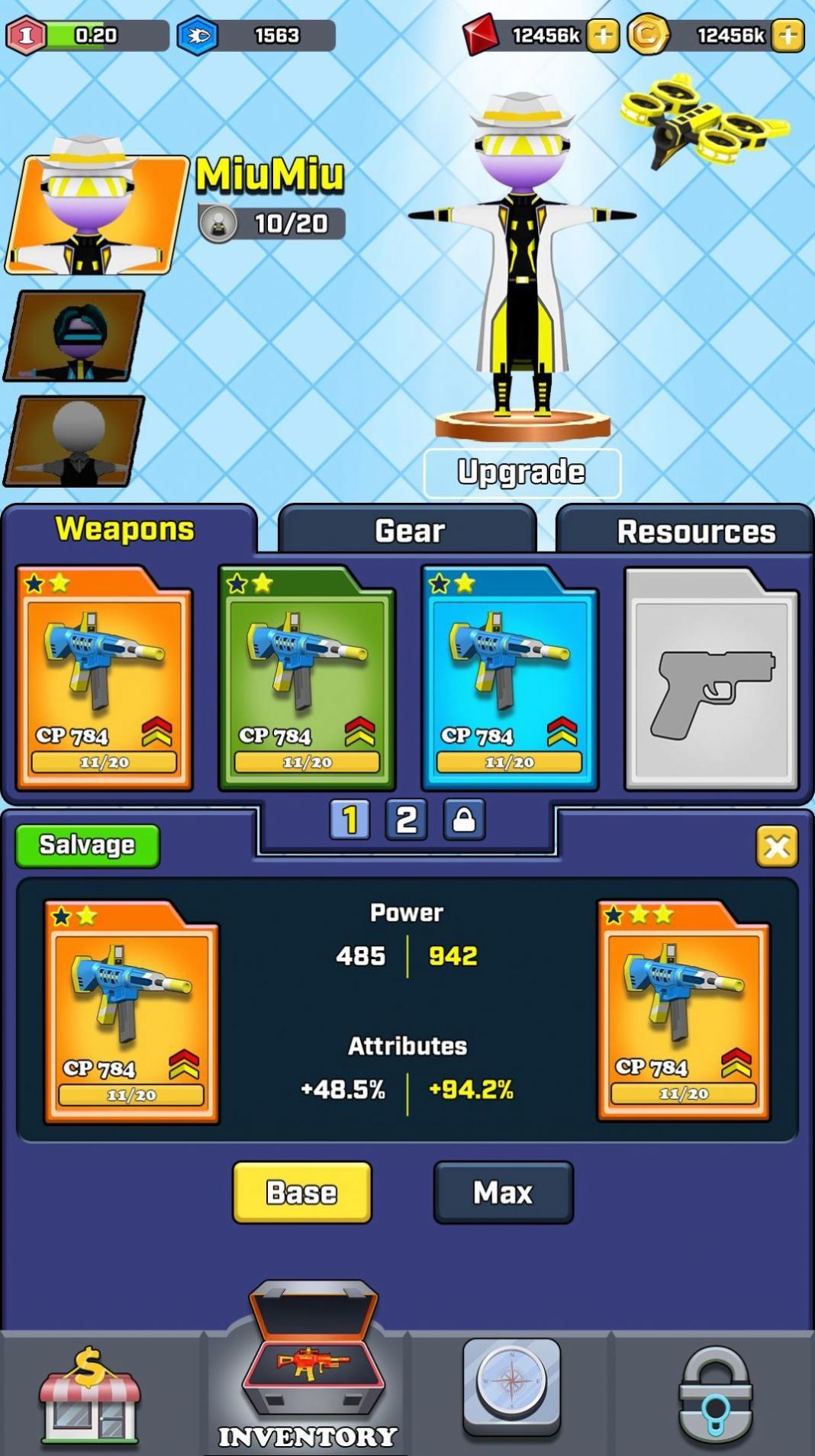
Task: Show Base weapon stats
Action: [x=302, y=1193]
